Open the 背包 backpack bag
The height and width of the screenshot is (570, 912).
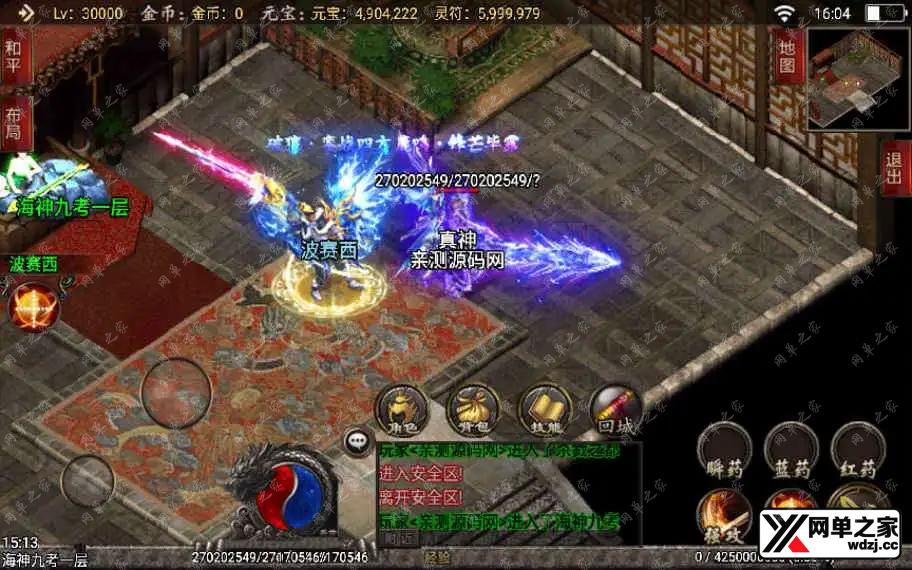[473, 407]
